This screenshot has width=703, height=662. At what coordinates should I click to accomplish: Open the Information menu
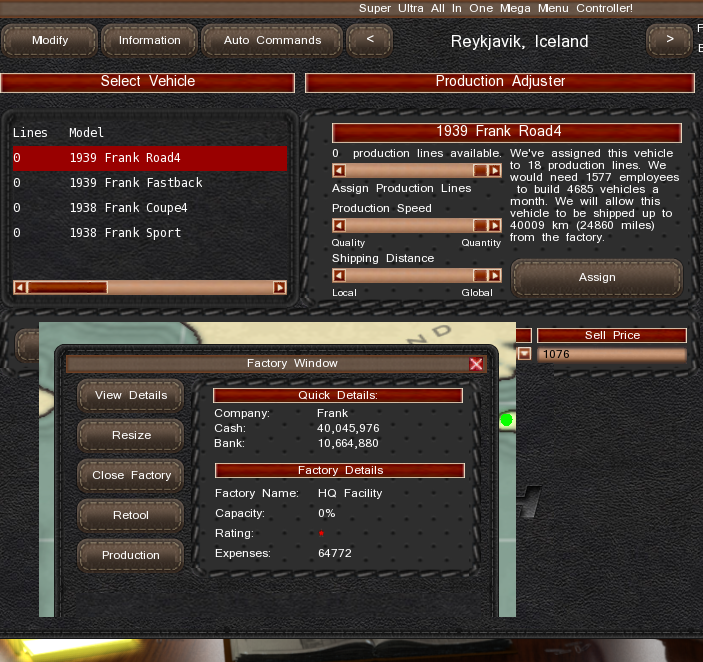[149, 41]
